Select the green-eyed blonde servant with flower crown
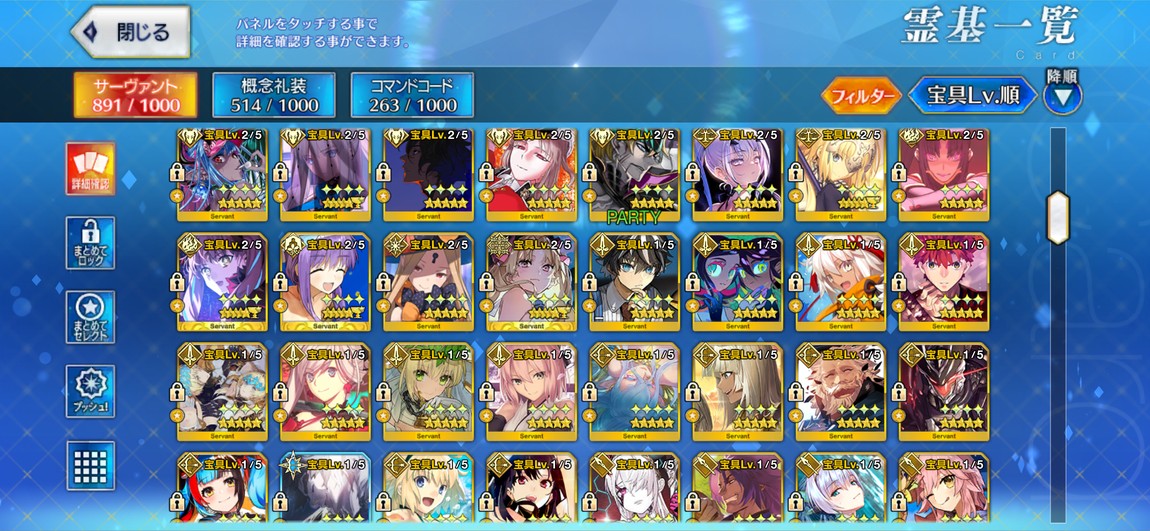 pos(427,389)
